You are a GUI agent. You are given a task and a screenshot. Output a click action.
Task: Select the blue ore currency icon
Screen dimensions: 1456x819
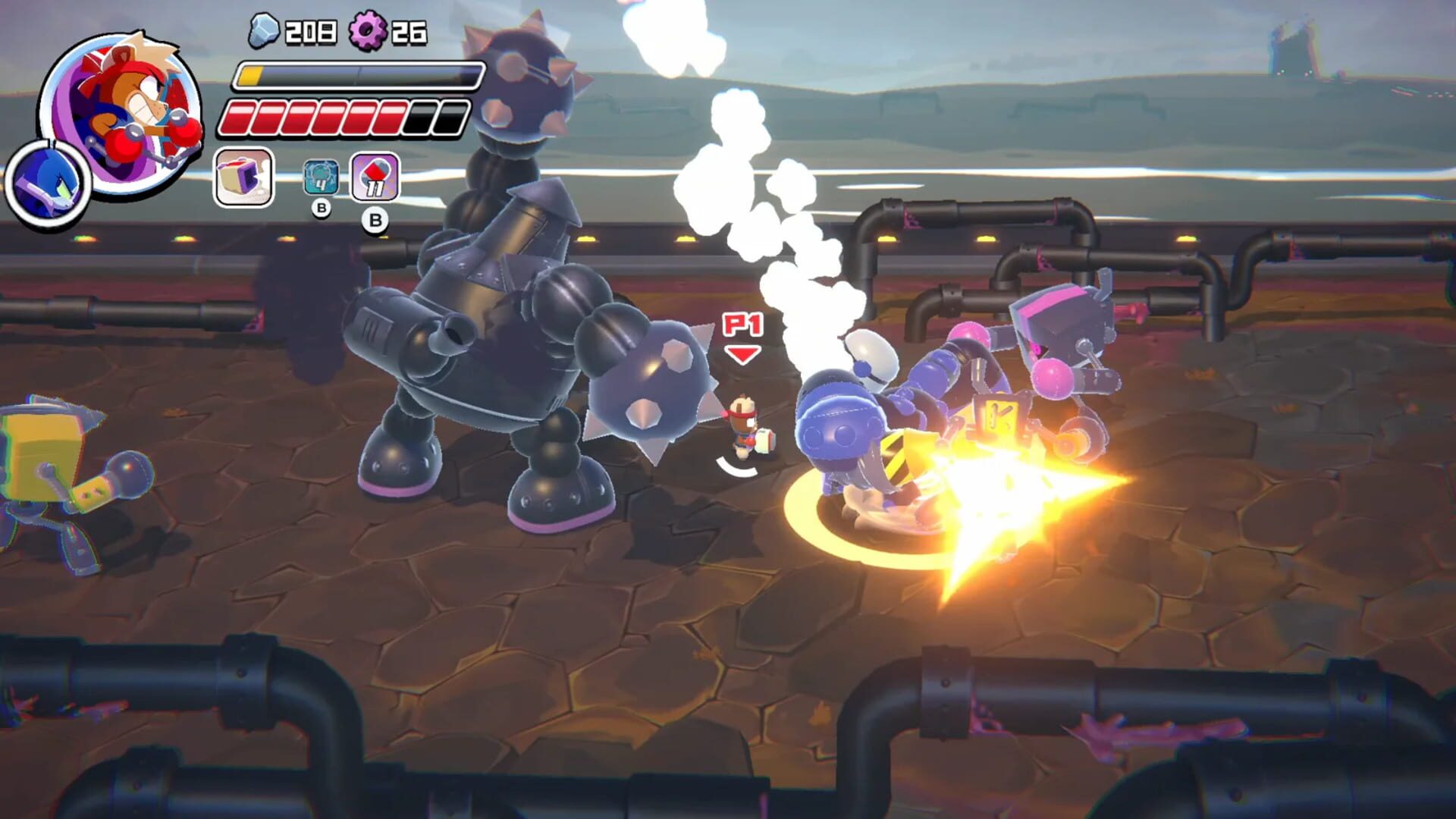click(x=264, y=33)
